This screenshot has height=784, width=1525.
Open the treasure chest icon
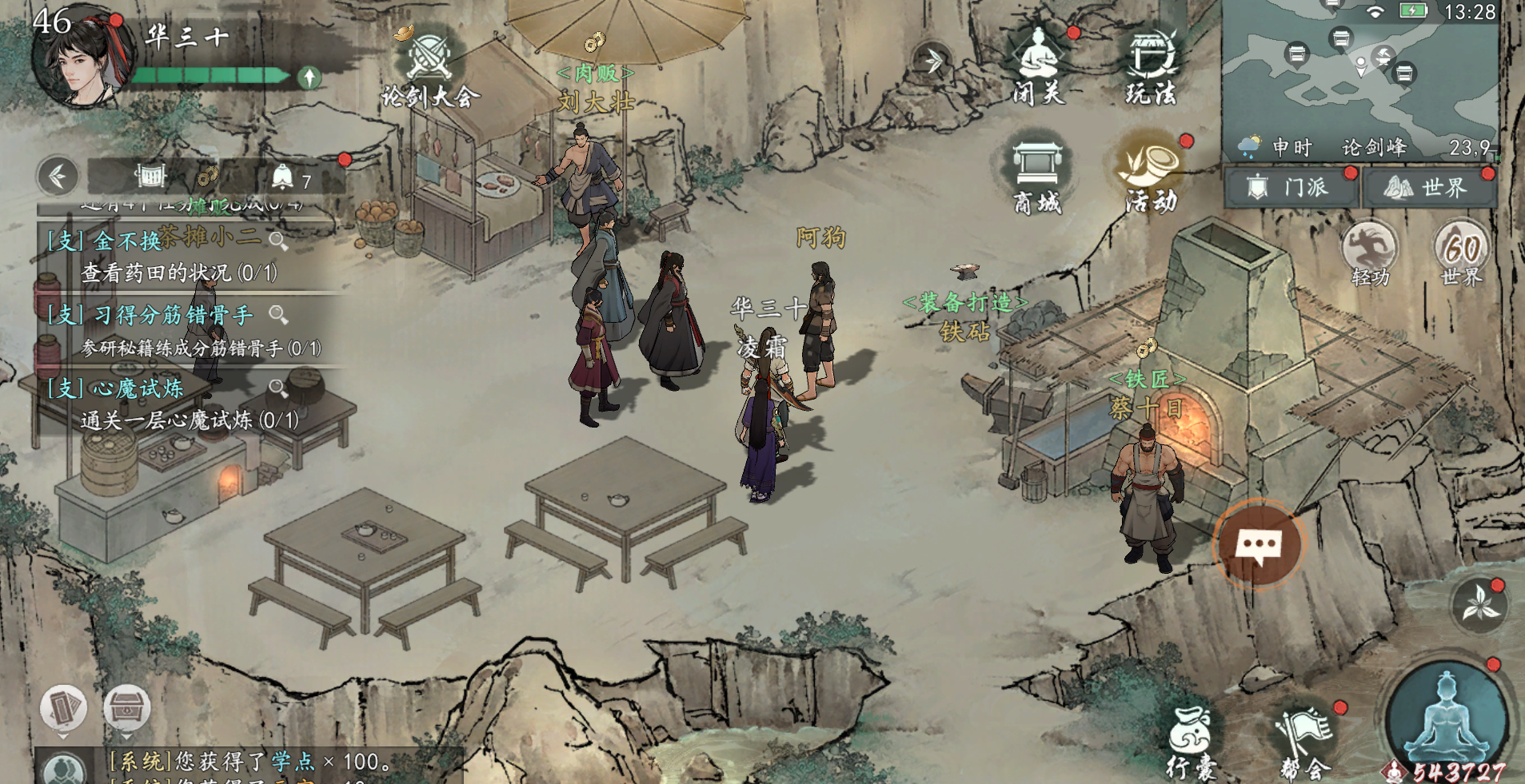click(126, 707)
